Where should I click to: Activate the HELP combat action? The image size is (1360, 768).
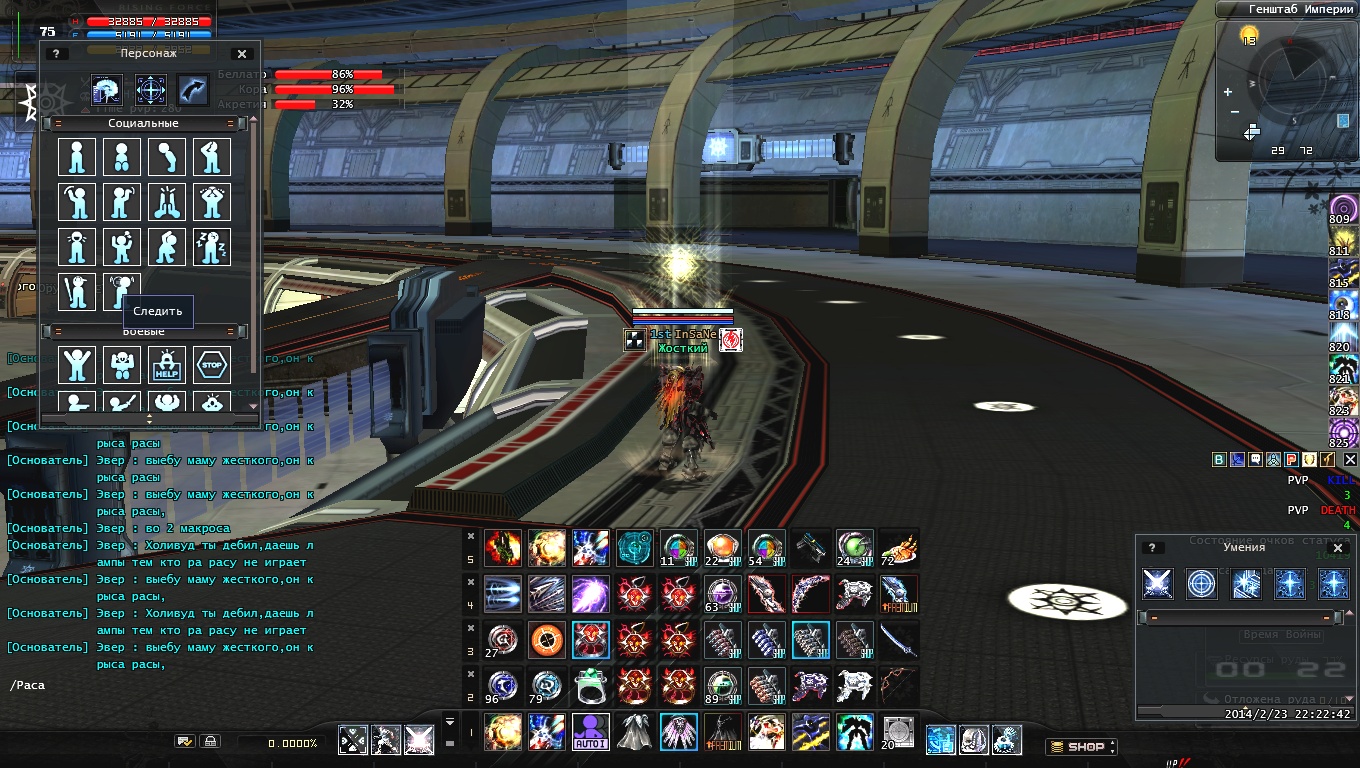coord(167,365)
